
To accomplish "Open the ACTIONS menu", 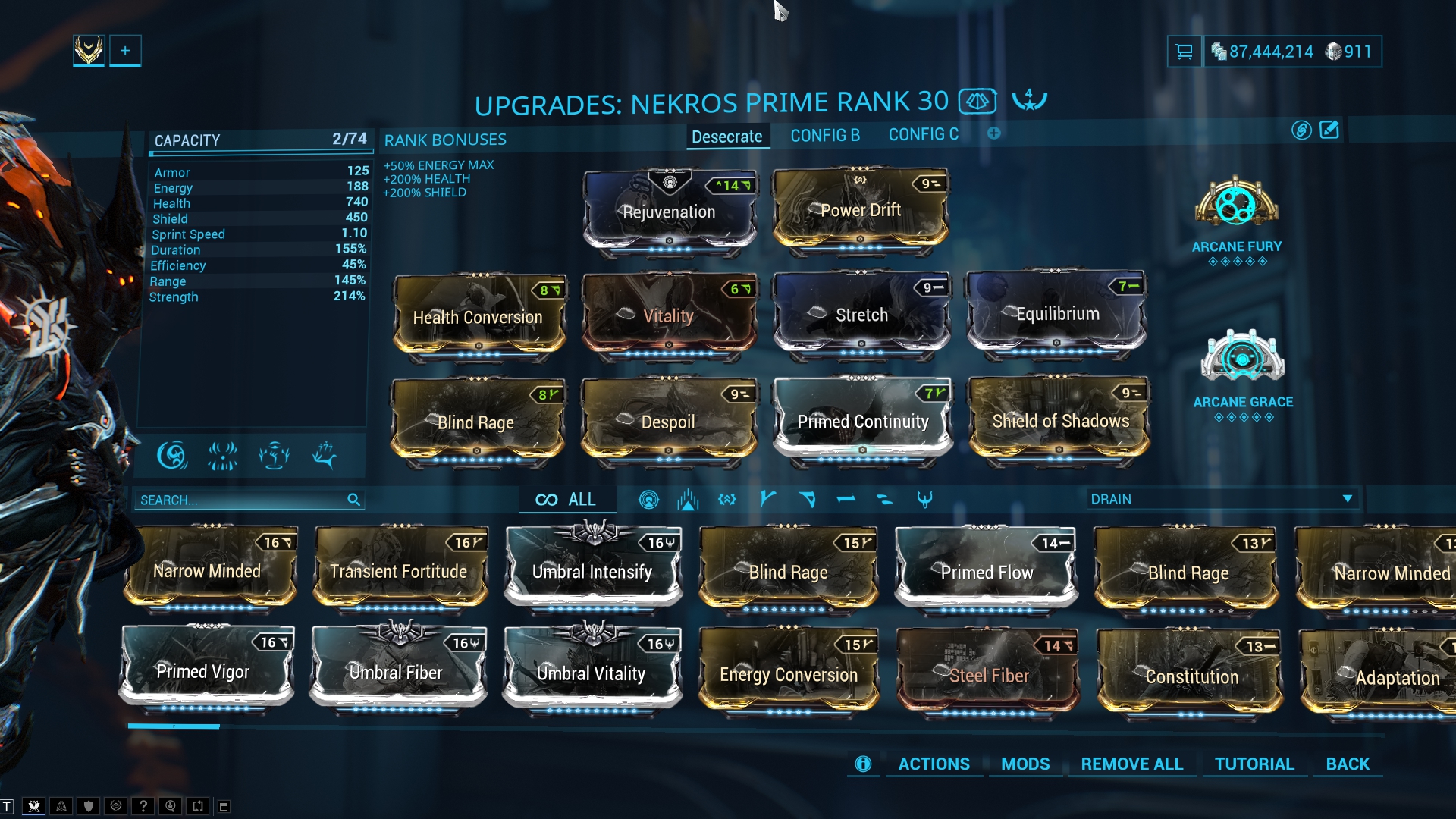I will [x=934, y=764].
